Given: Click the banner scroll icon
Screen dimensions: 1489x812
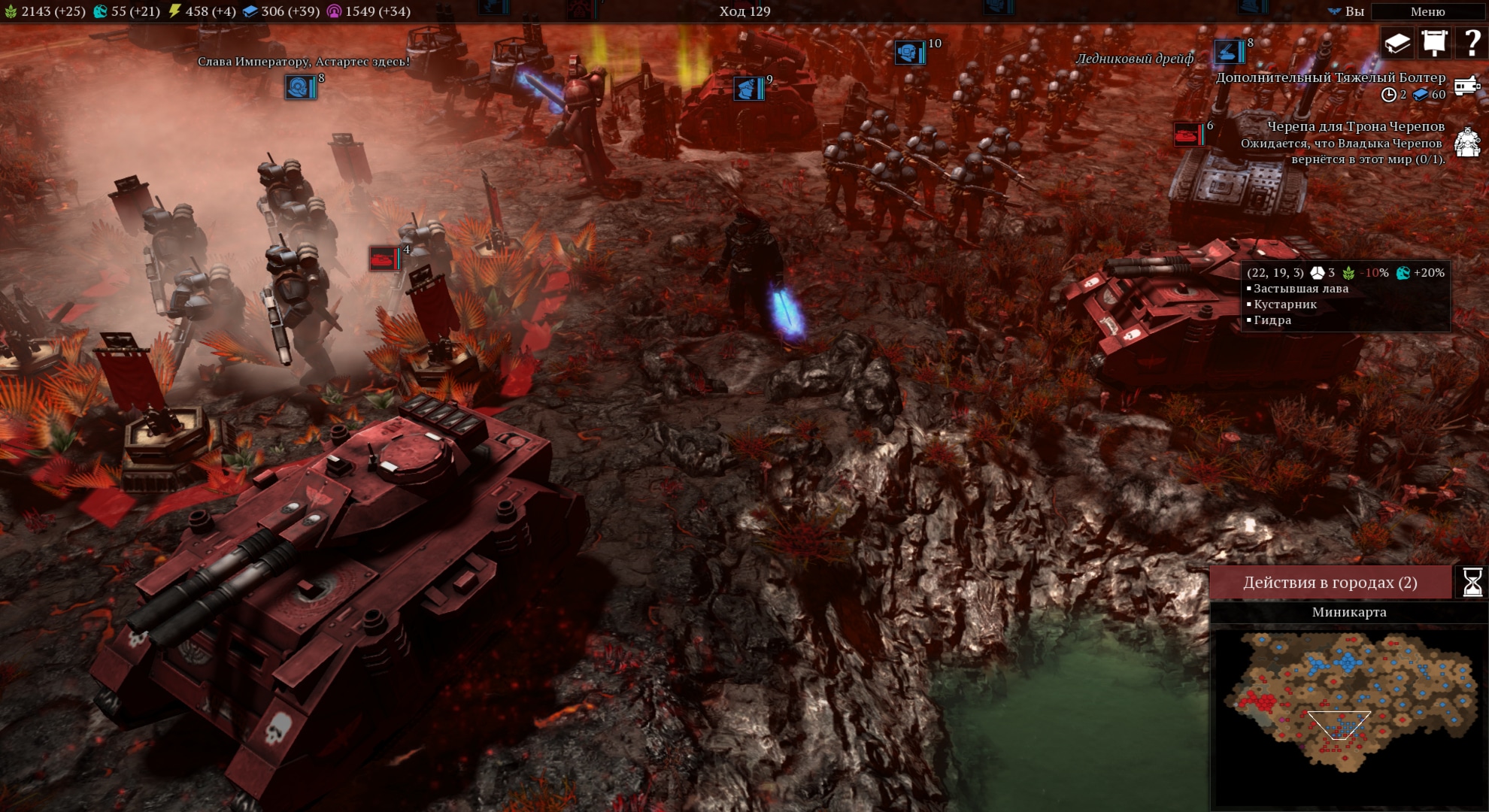Looking at the screenshot, I should [x=1434, y=43].
